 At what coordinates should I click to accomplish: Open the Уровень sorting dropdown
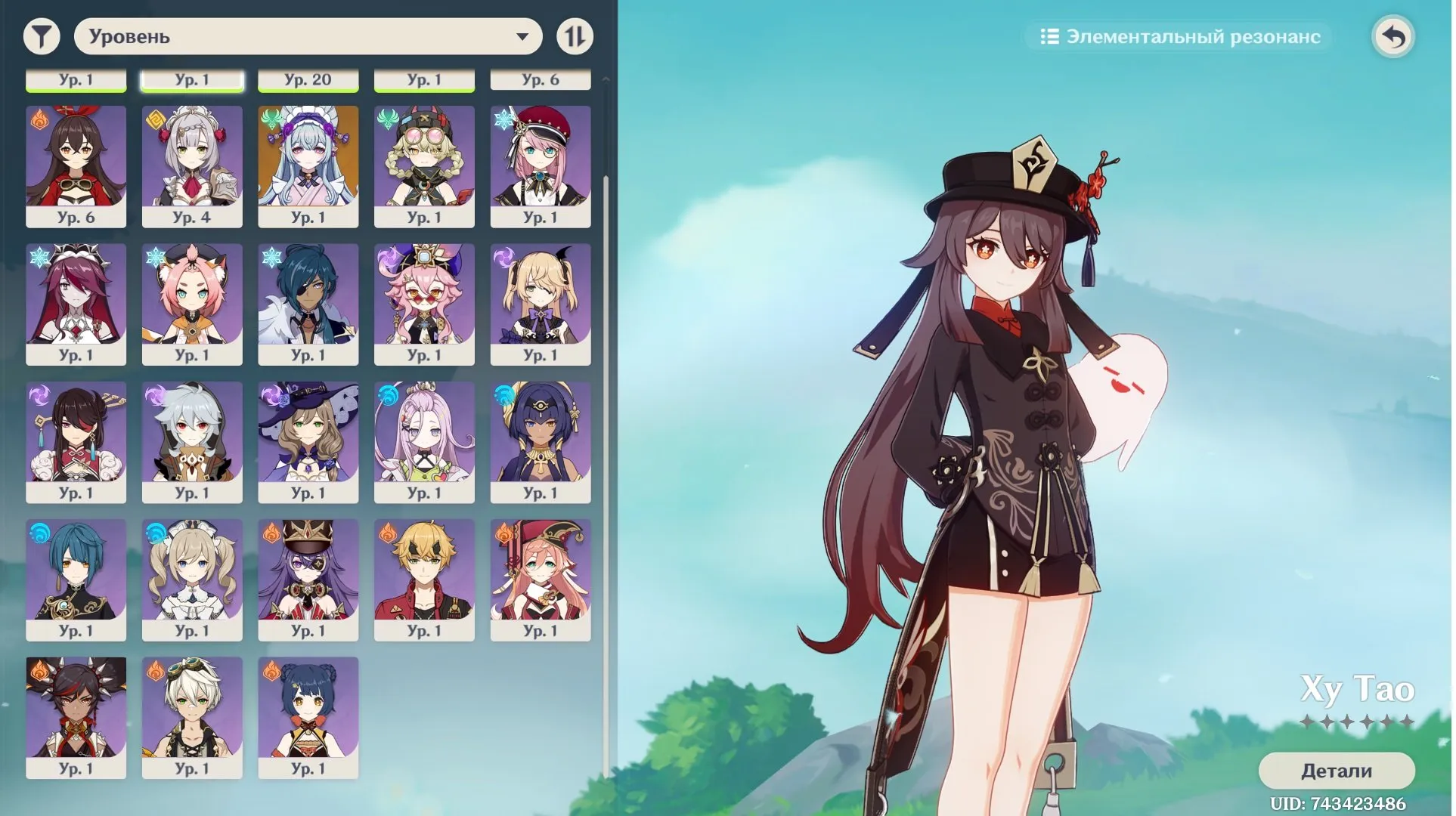307,36
